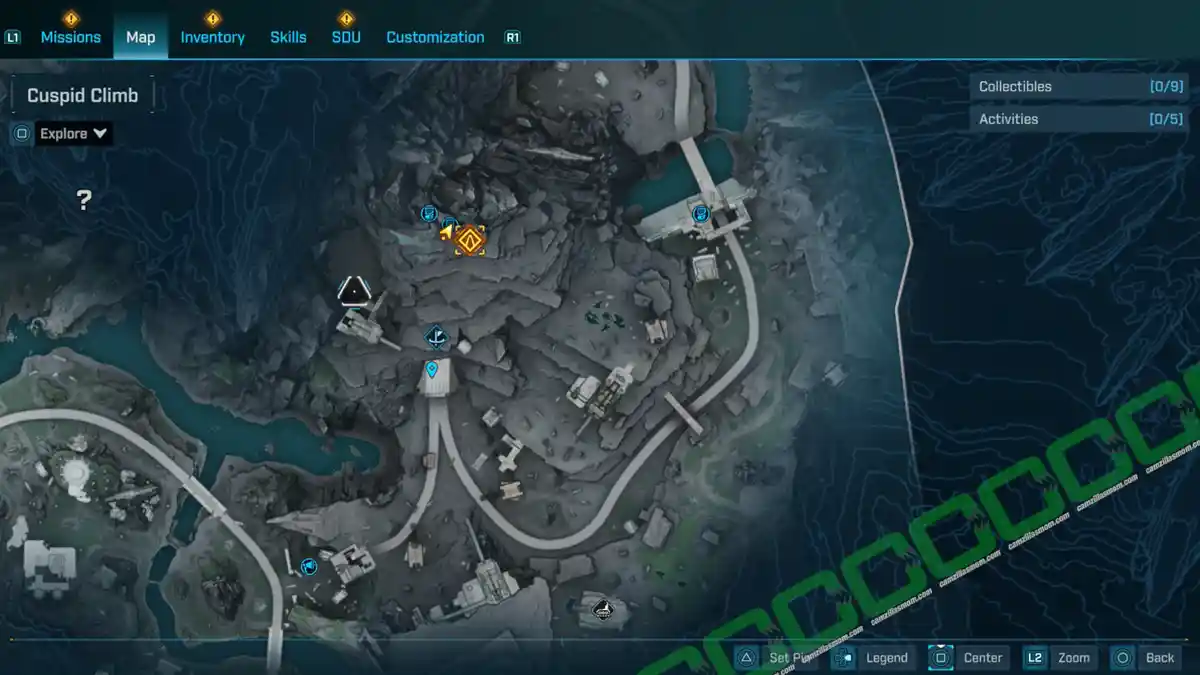
Task: Click the white question mark map marker
Action: (85, 201)
